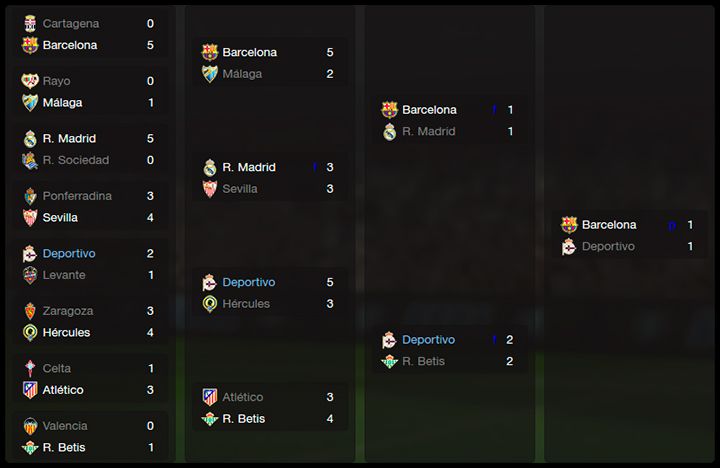Open the Cartagena team link
This screenshot has height=468, width=720.
tap(70, 23)
